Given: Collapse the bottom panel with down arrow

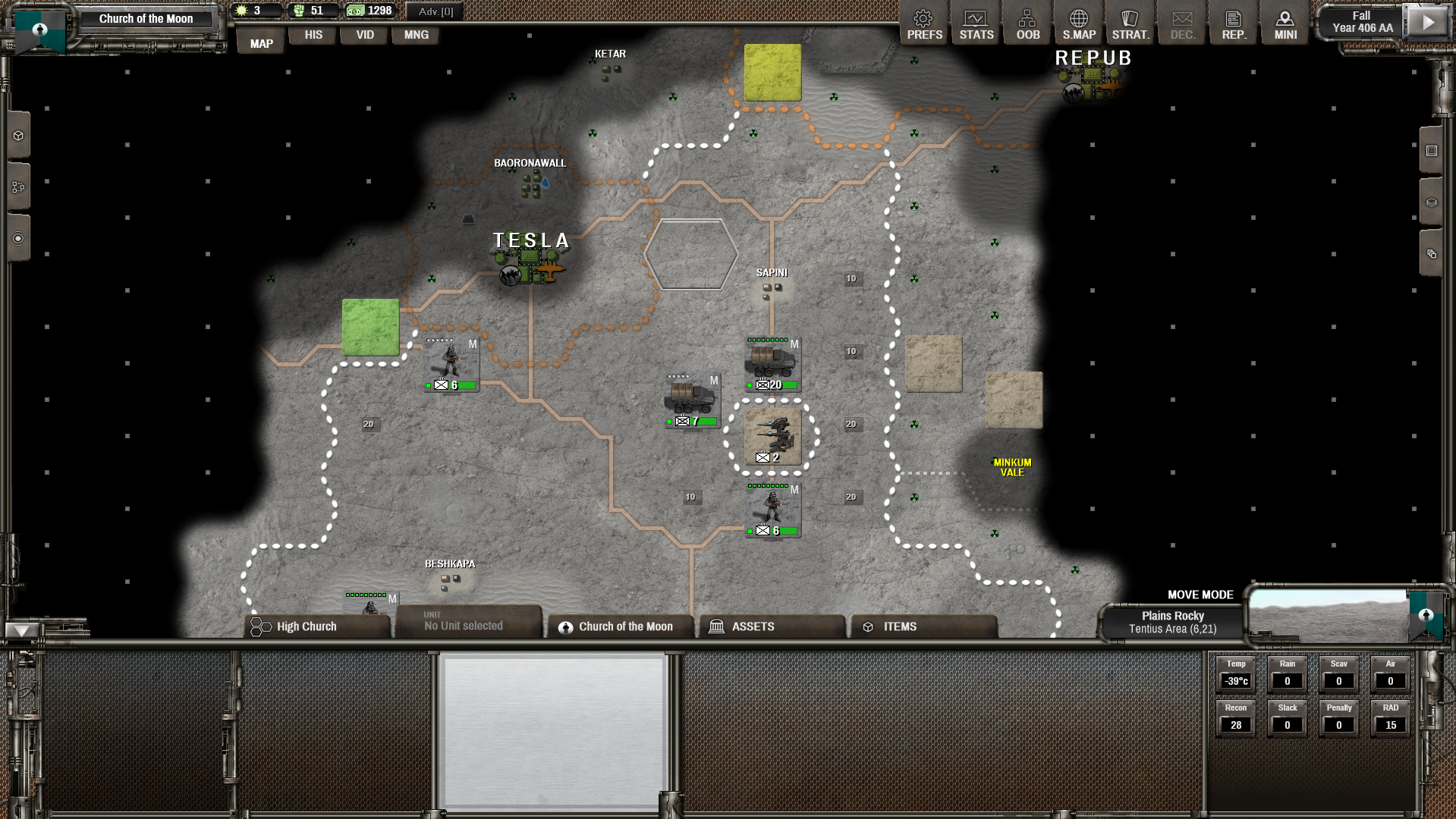Looking at the screenshot, I should coord(21,630).
